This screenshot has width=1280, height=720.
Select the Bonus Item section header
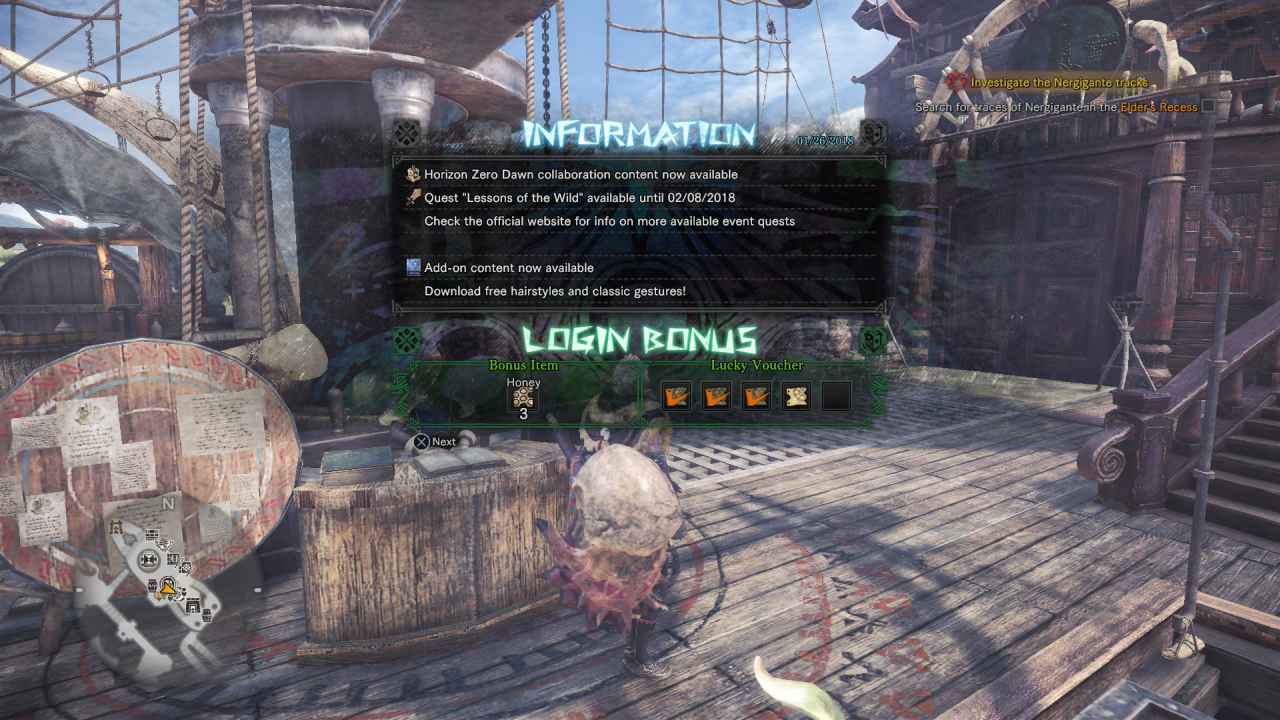[x=524, y=366]
